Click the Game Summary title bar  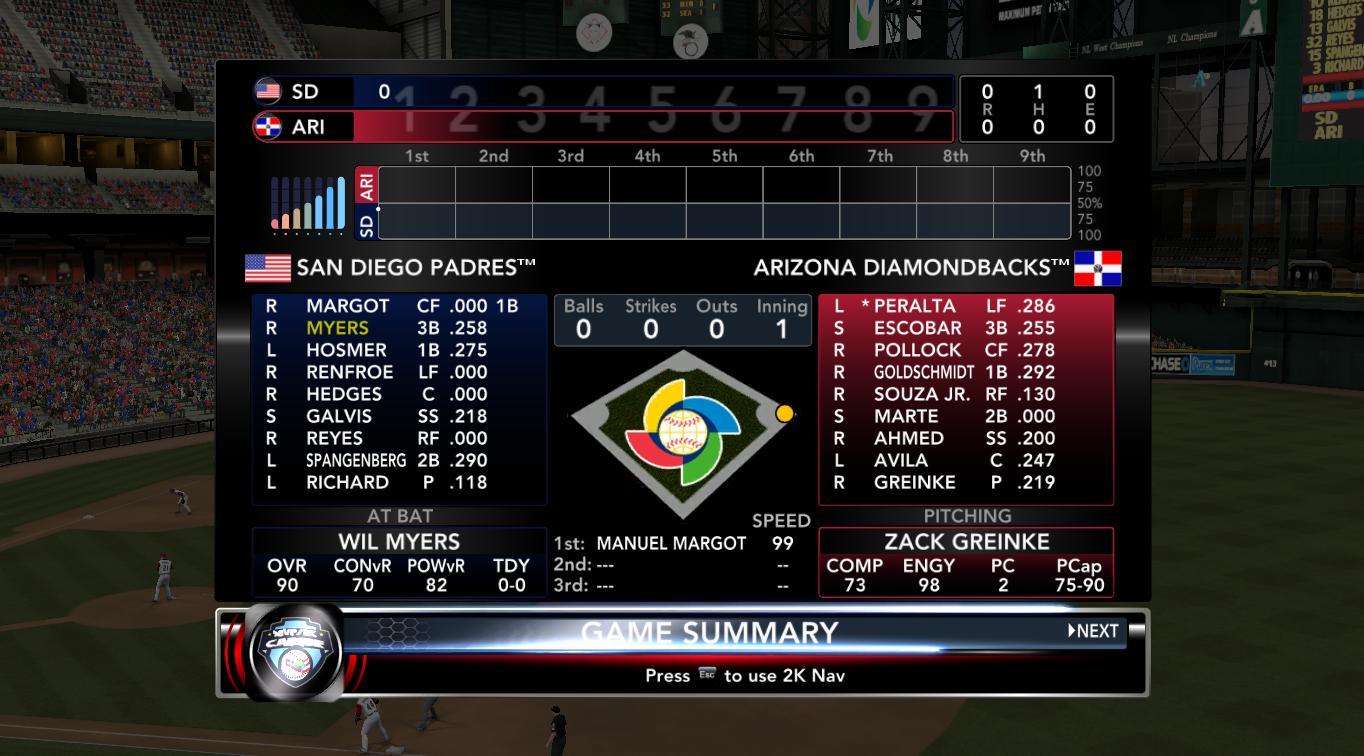[709, 633]
